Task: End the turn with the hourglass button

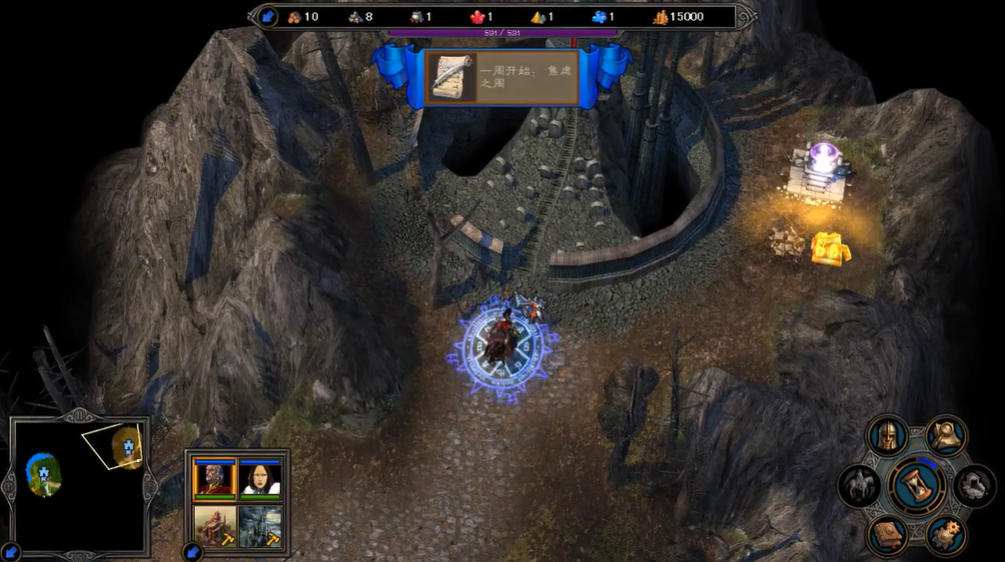Action: (x=916, y=486)
